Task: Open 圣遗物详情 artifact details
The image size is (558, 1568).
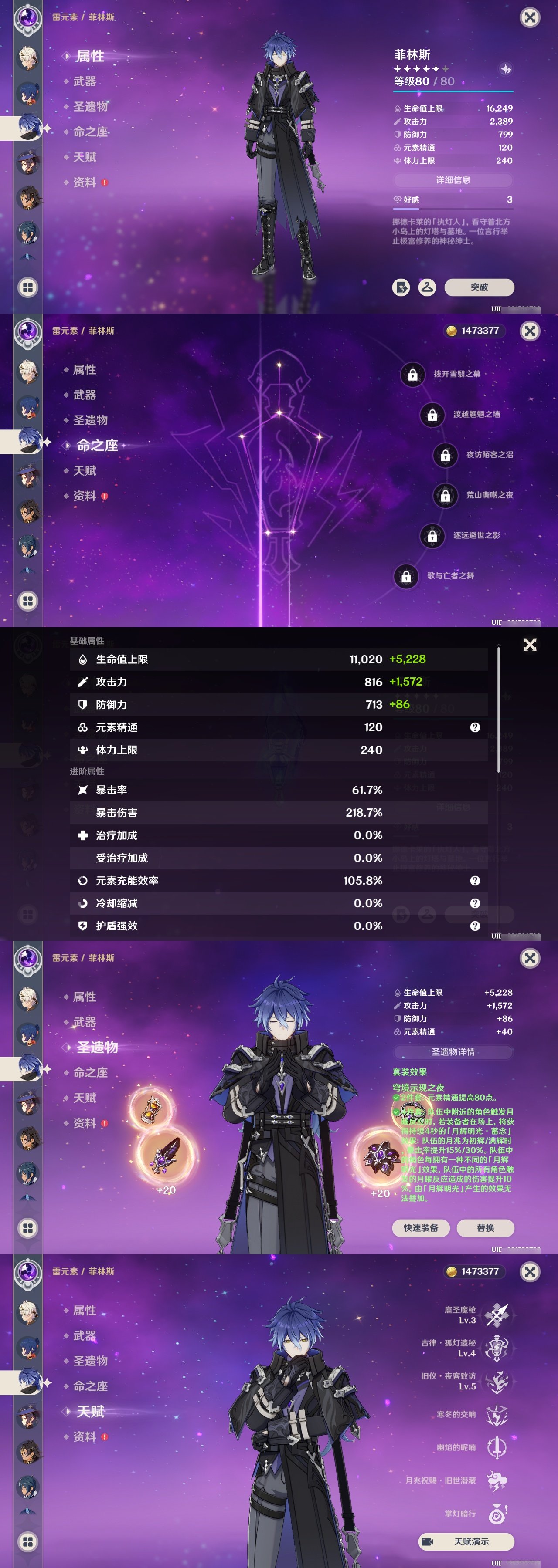Action: [x=453, y=1052]
